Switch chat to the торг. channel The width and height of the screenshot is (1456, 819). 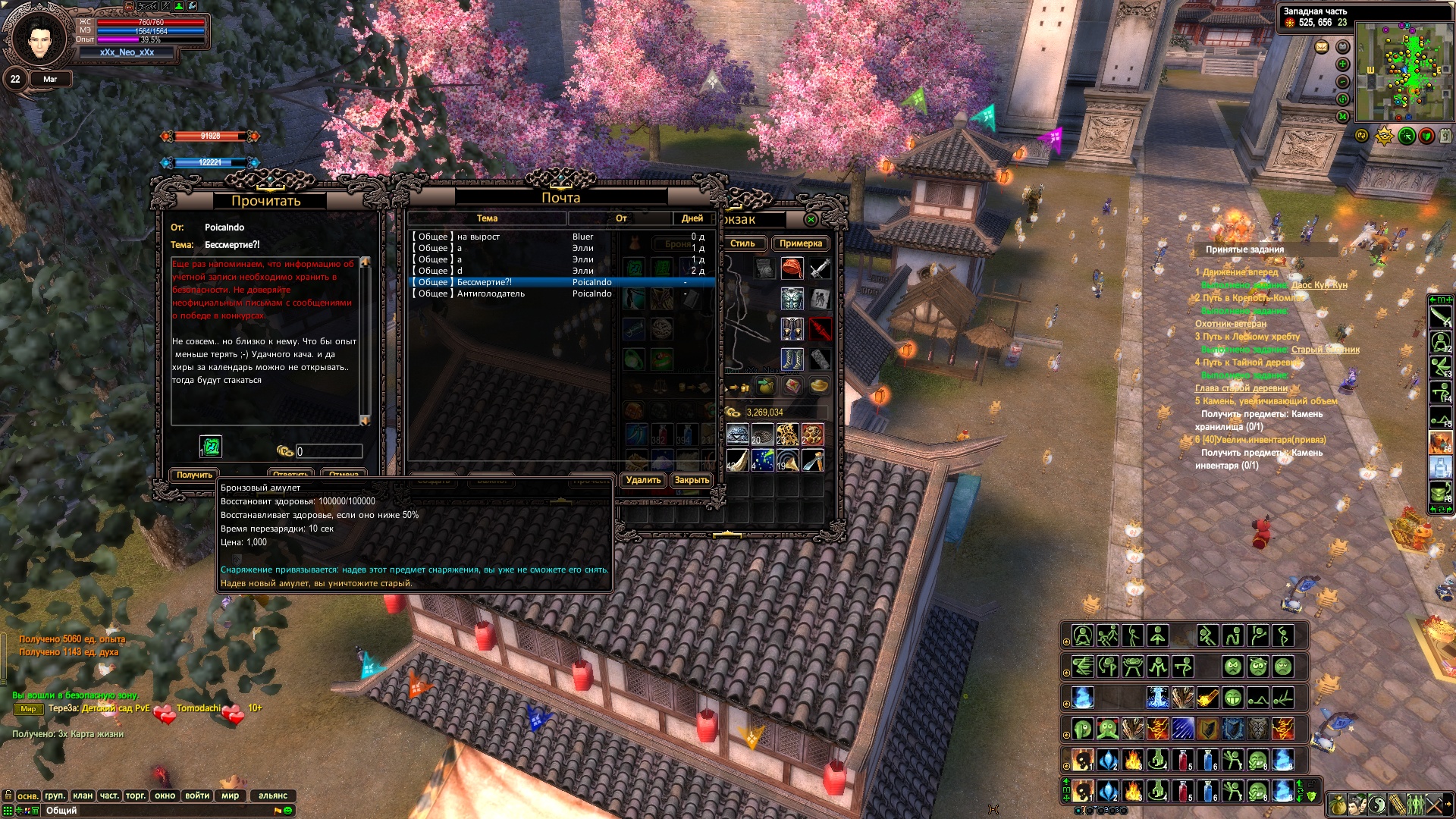coord(136,795)
